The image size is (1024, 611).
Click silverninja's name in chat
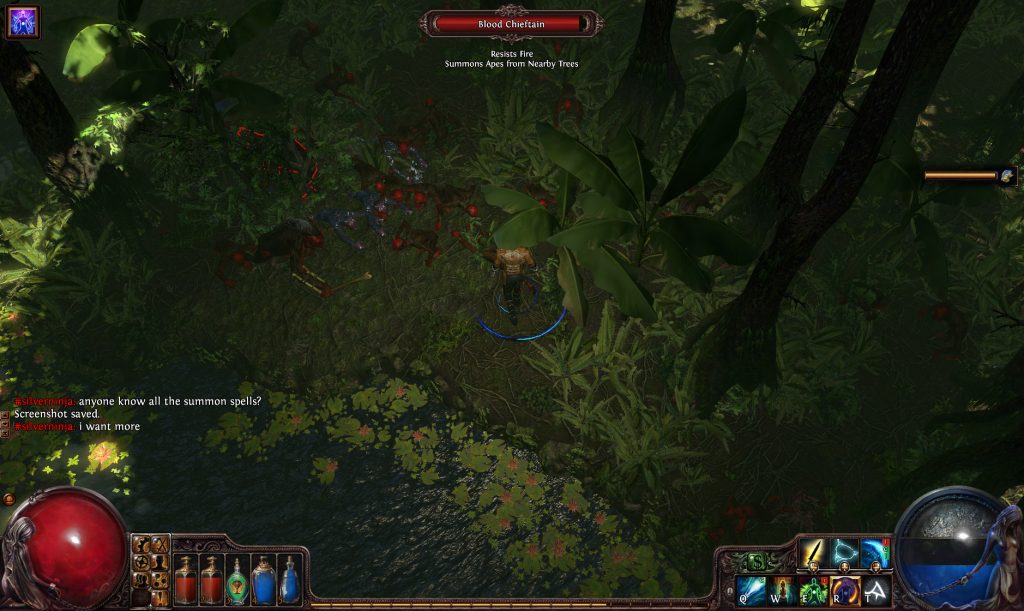45,401
